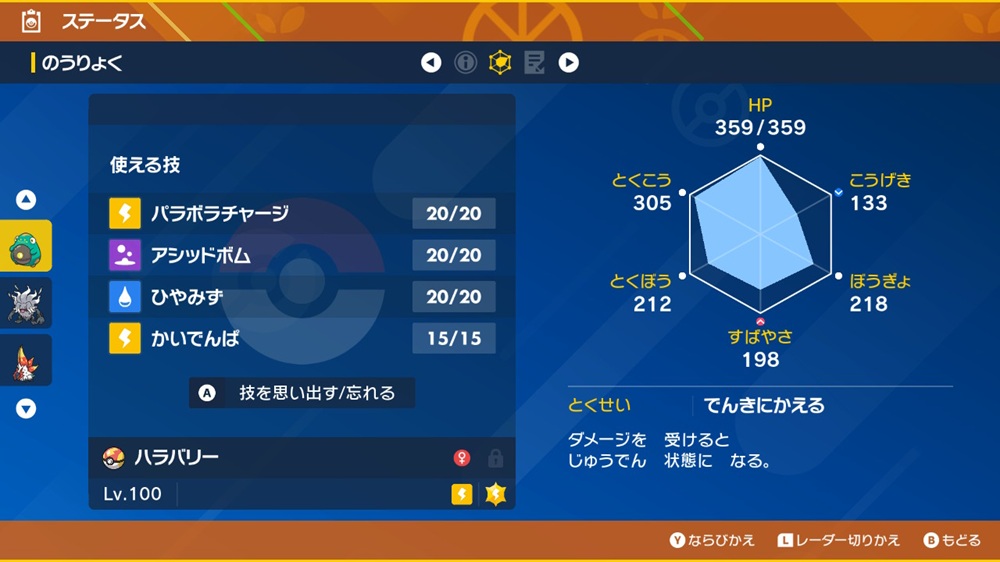
Task: Open 技を思い出す/忘れる option
Action: tap(302, 393)
